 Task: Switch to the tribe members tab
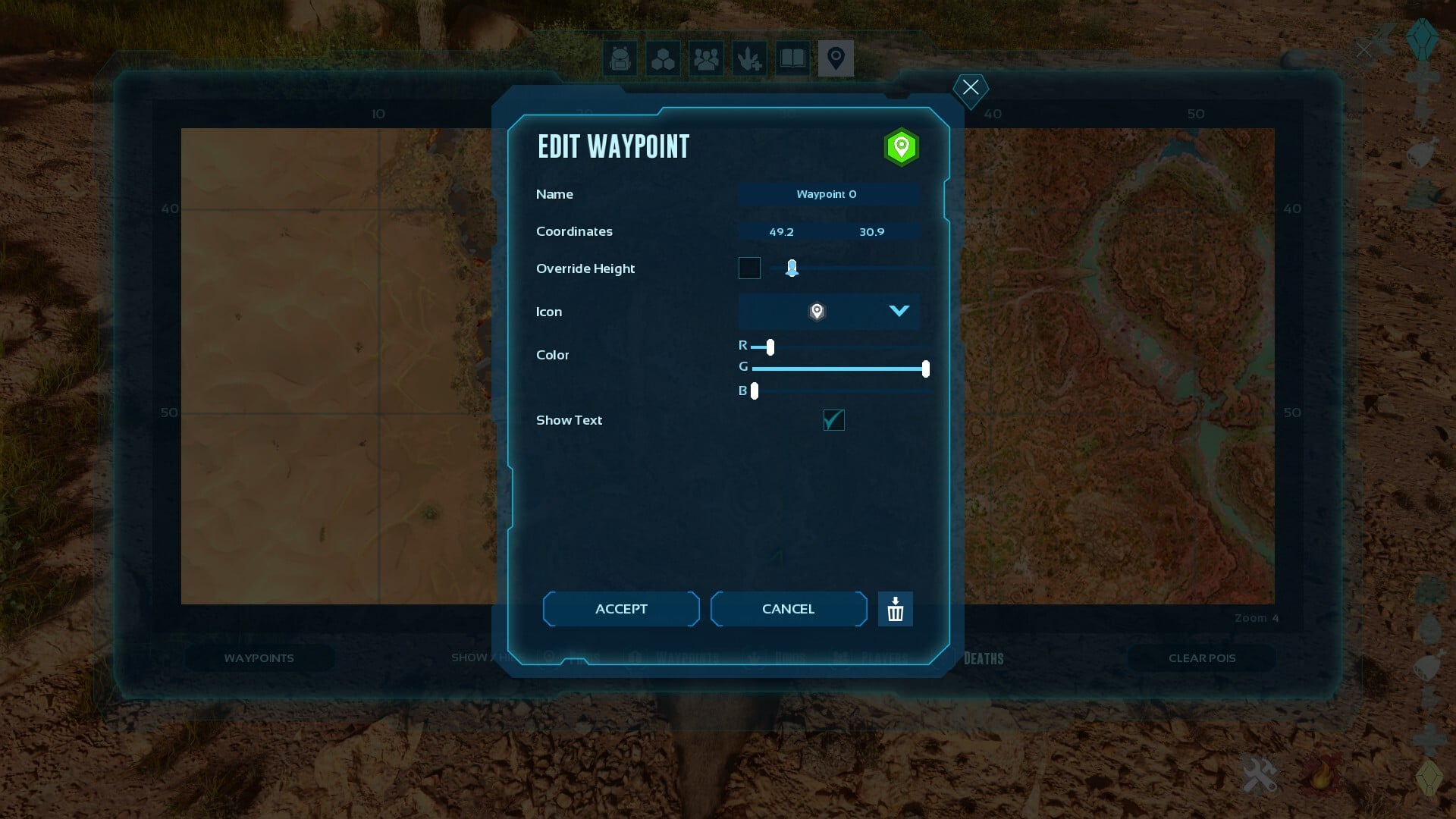(x=706, y=58)
